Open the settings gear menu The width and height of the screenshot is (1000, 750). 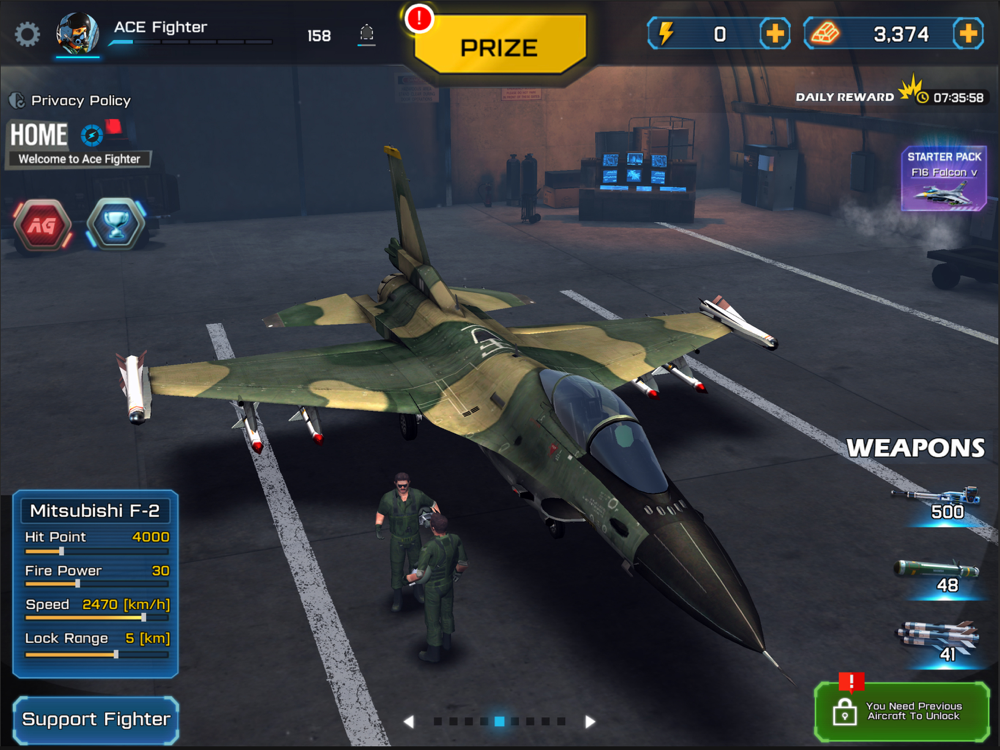click(27, 34)
